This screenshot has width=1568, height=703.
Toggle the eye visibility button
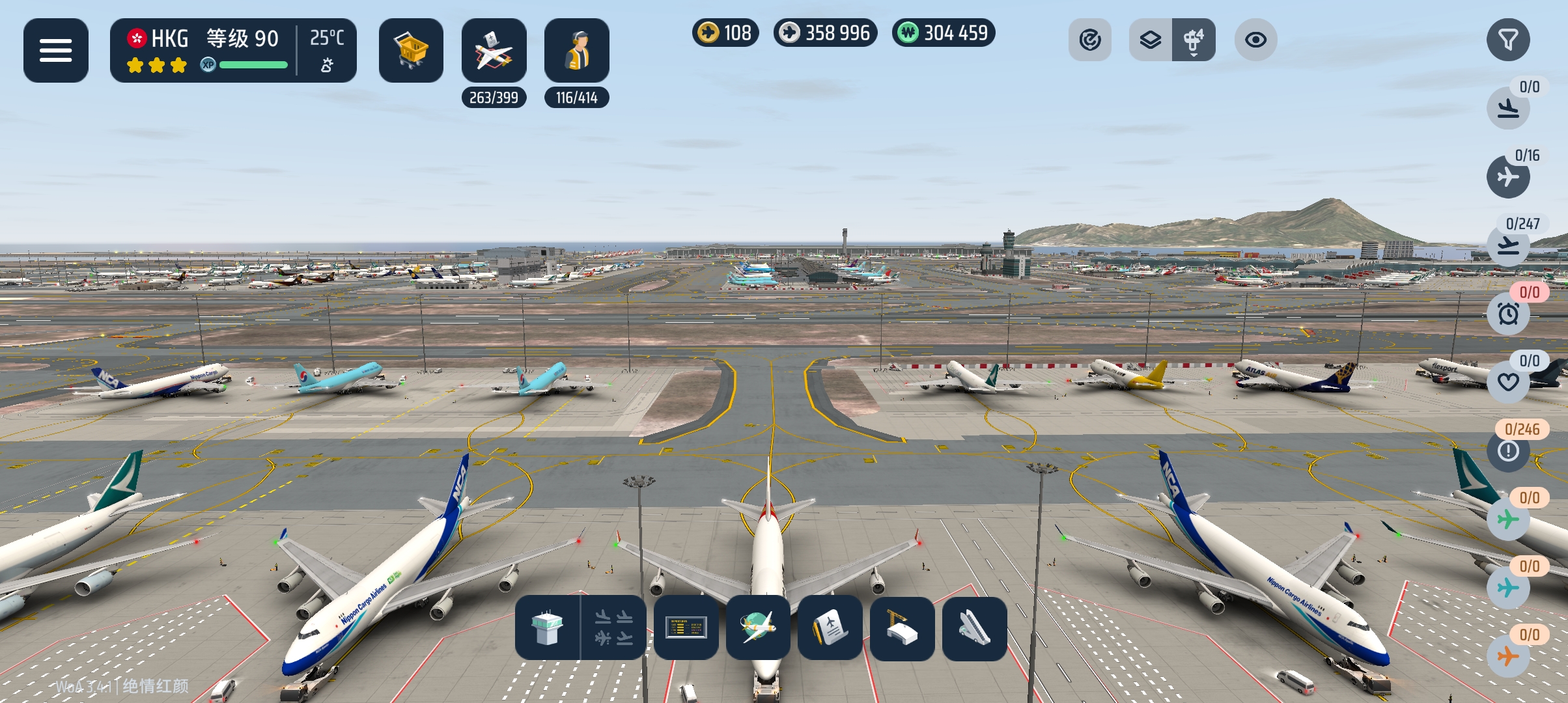1255,40
